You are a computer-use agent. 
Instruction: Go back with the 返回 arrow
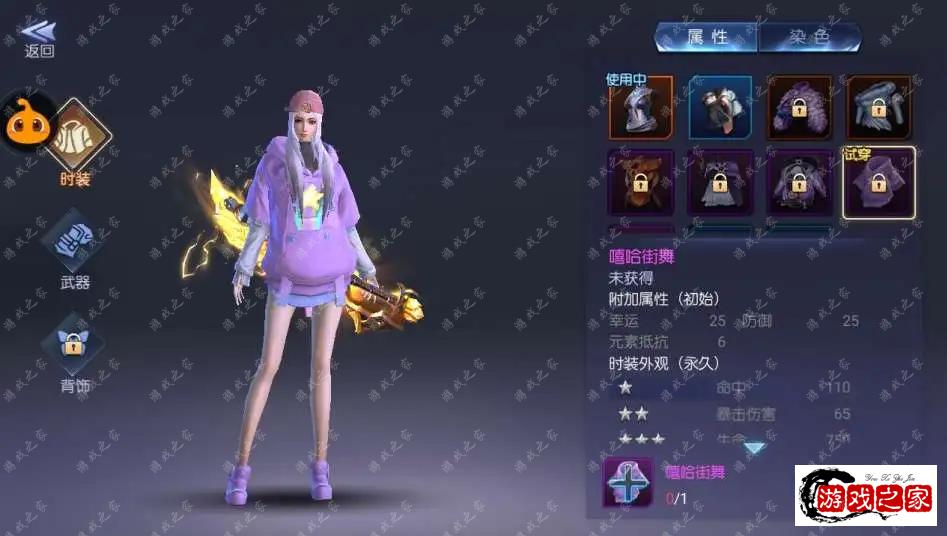(38, 38)
